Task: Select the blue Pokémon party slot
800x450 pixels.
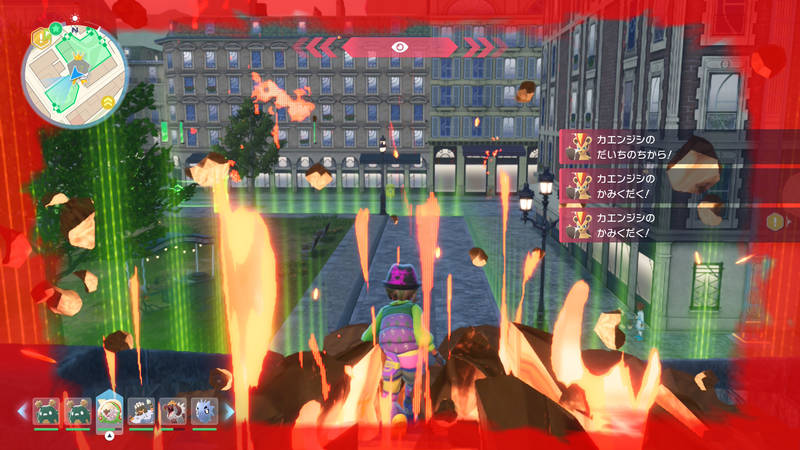Action: [203, 410]
